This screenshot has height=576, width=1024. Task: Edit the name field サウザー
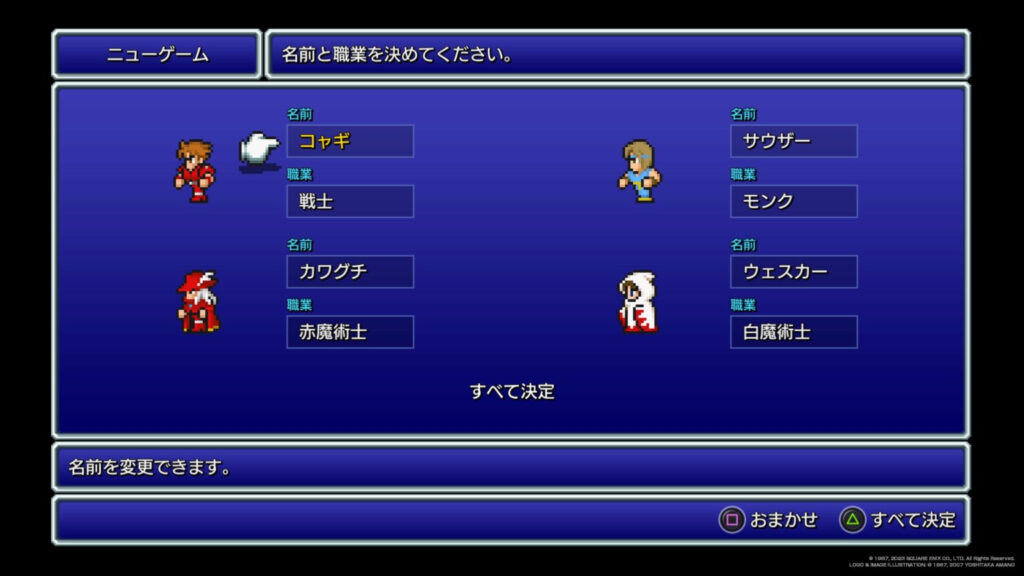click(793, 141)
